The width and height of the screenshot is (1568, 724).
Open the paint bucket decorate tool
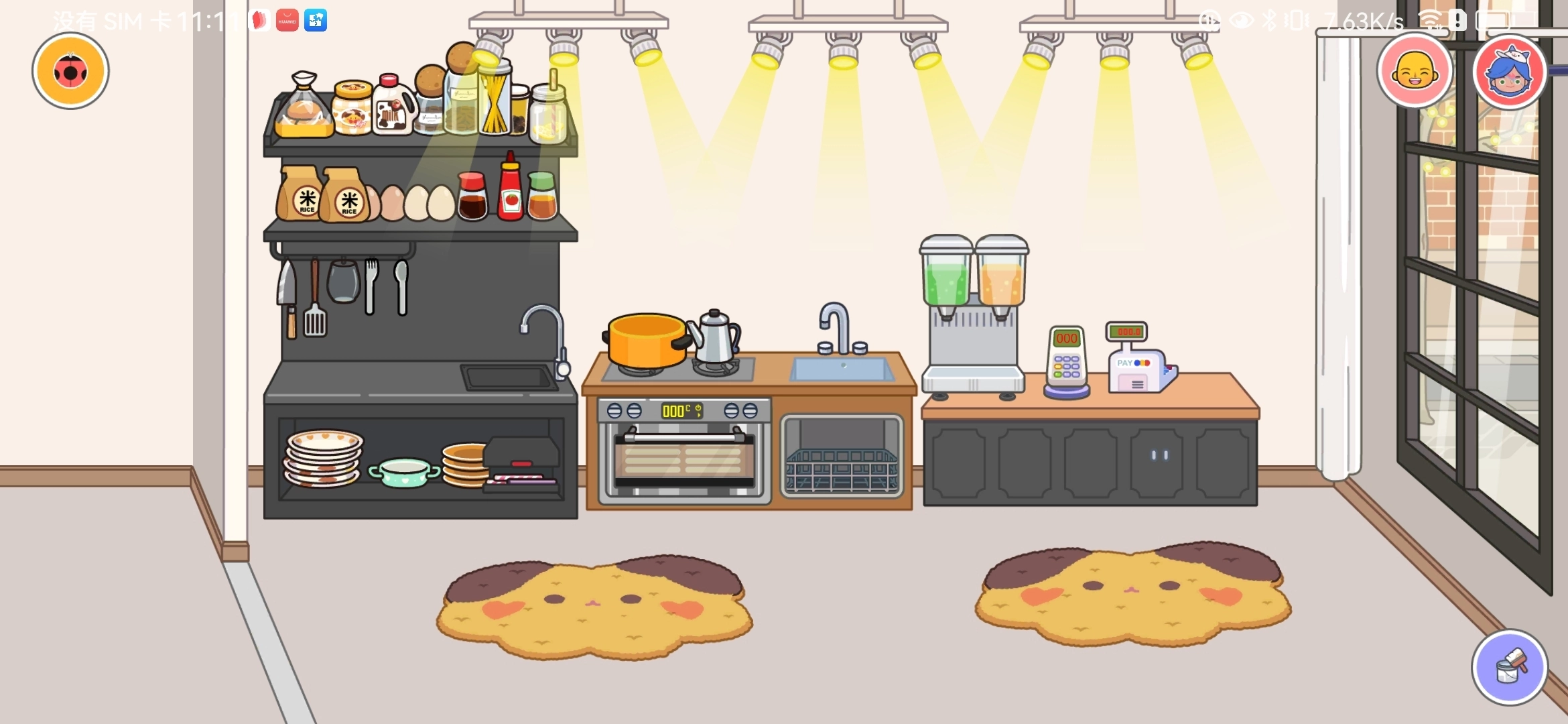click(x=1509, y=667)
